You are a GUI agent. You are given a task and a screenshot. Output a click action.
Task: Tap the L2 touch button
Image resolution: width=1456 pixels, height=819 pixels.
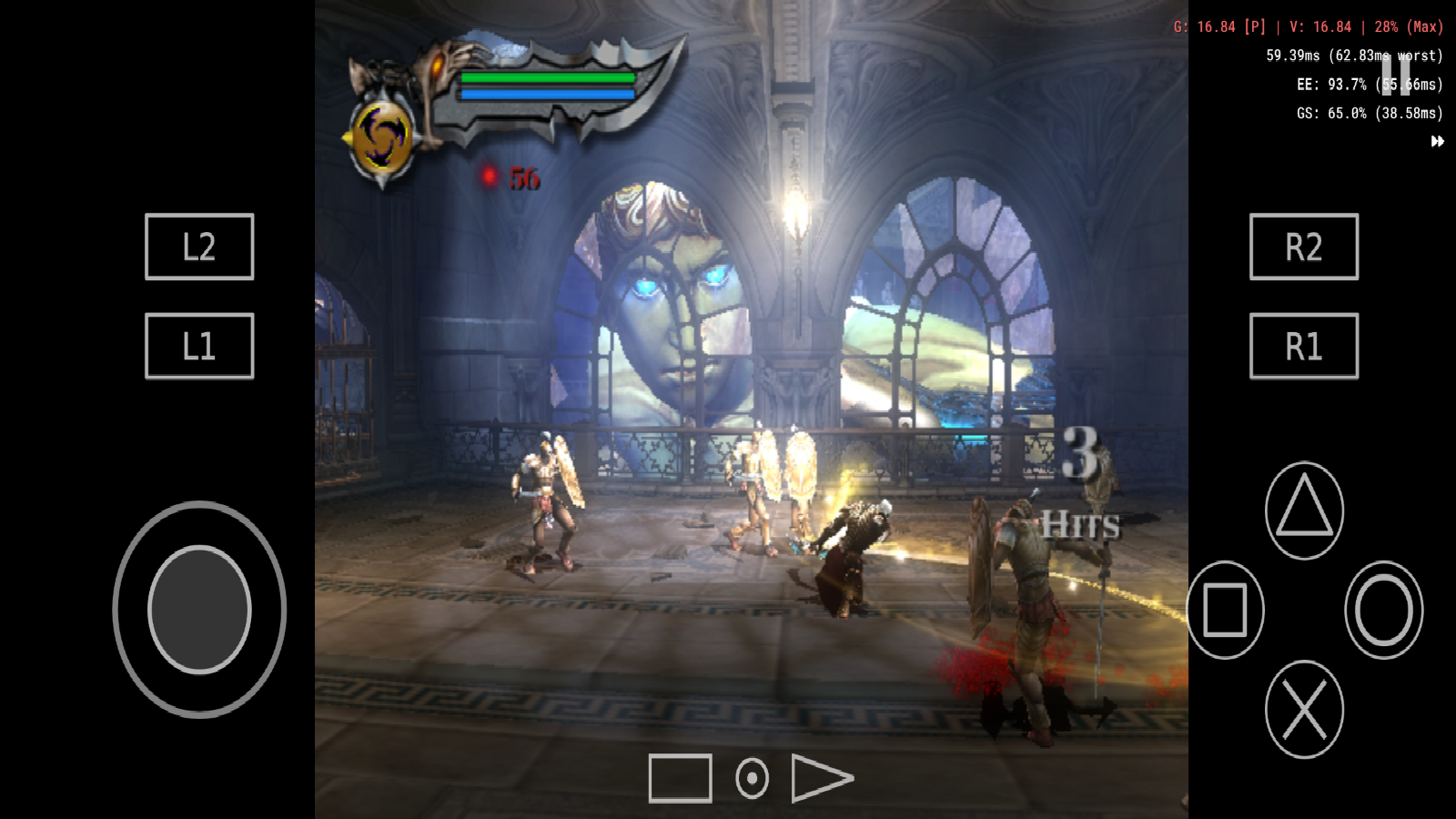[199, 247]
